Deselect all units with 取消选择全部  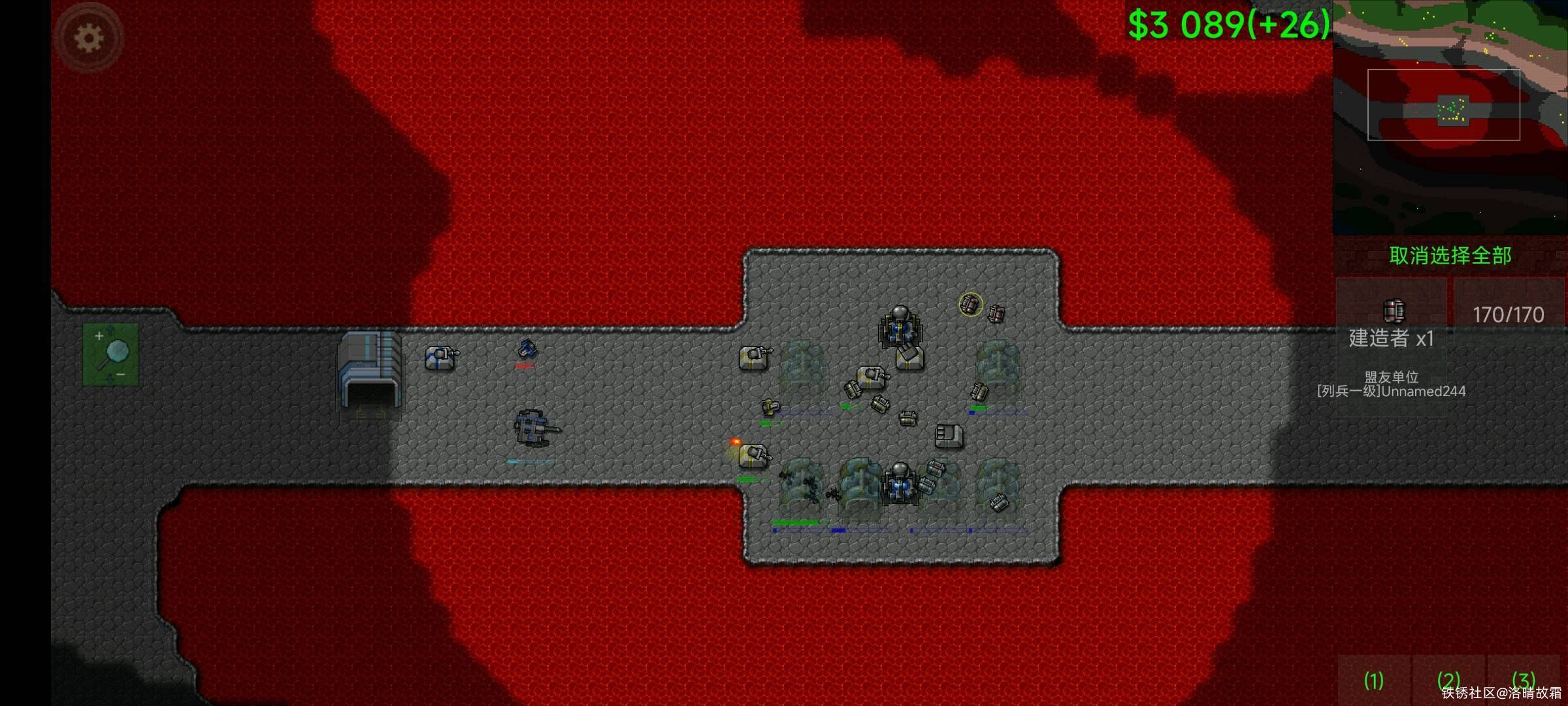[x=1450, y=256]
